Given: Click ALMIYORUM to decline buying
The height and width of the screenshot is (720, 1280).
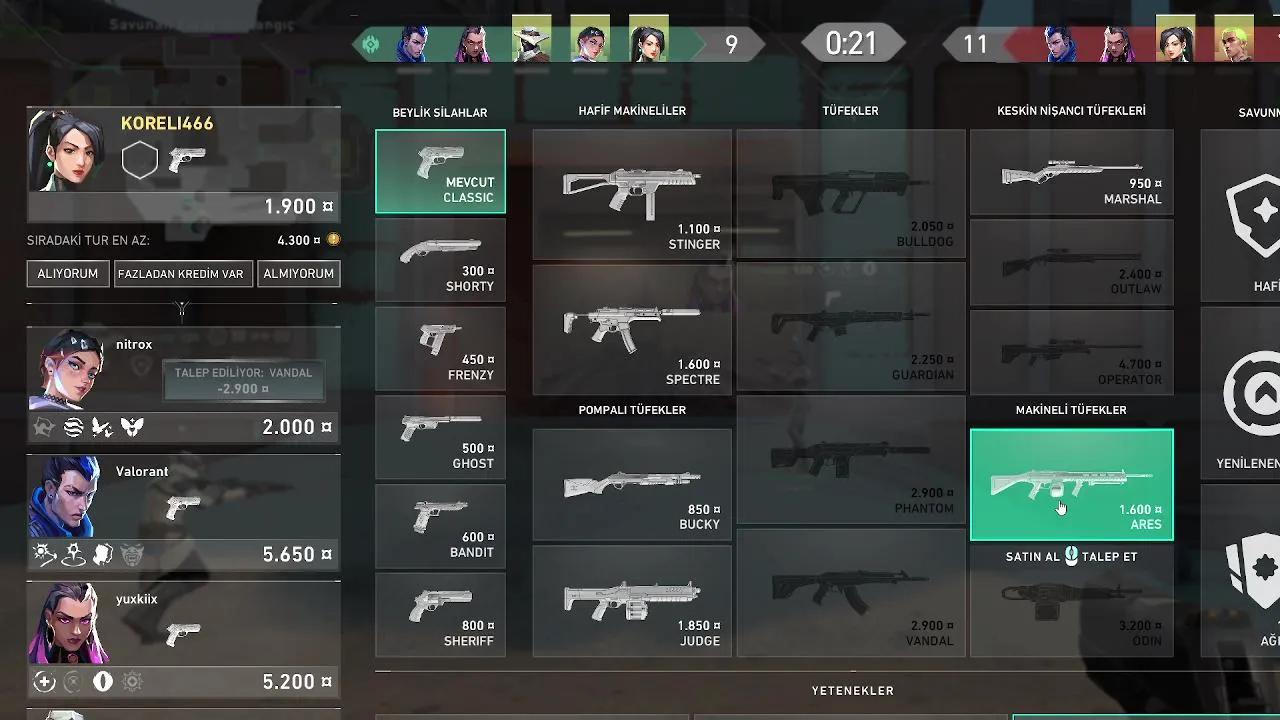Looking at the screenshot, I should 299,273.
